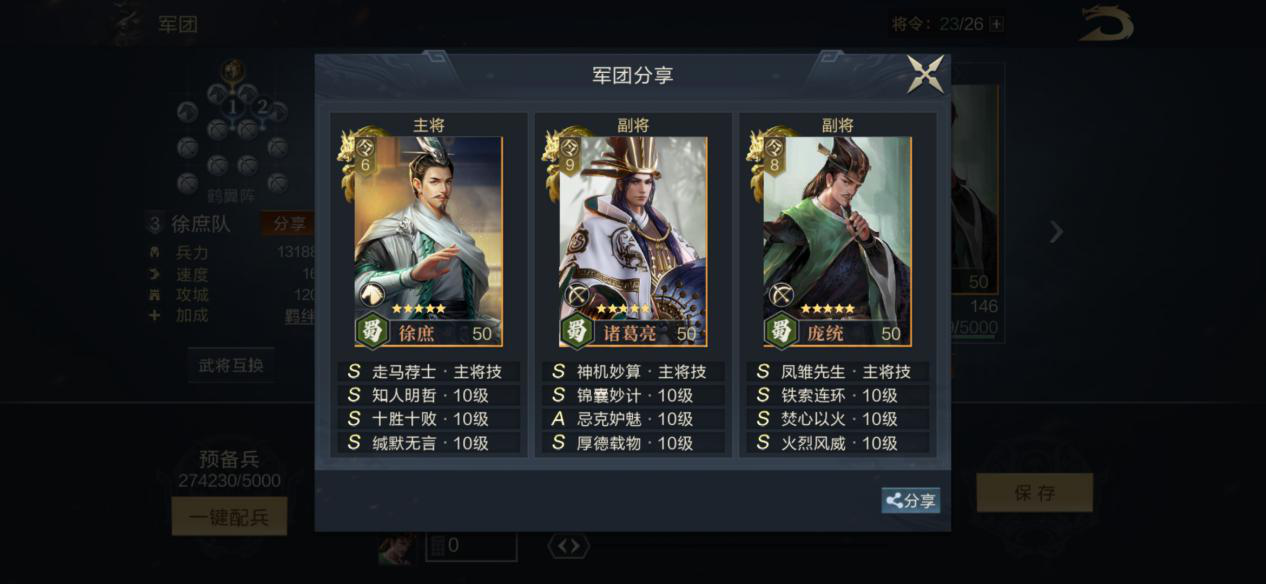Tap the 一键配兵 auto-assign troops button

pyautogui.click(x=229, y=517)
